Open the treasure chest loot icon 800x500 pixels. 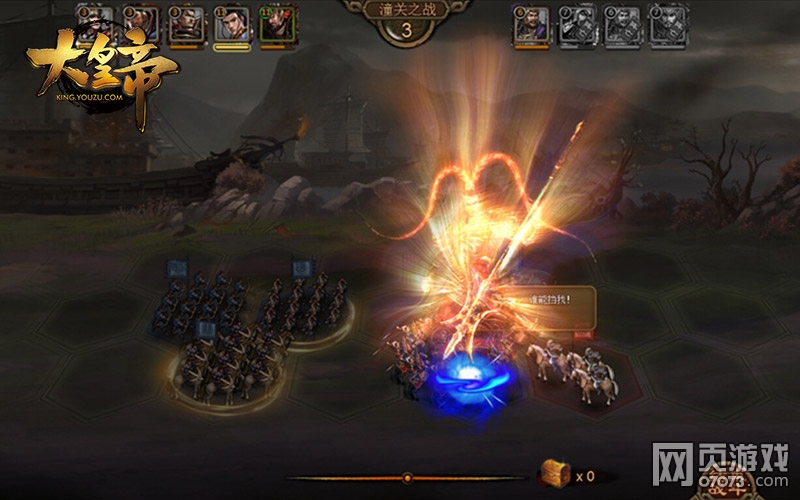click(x=554, y=474)
